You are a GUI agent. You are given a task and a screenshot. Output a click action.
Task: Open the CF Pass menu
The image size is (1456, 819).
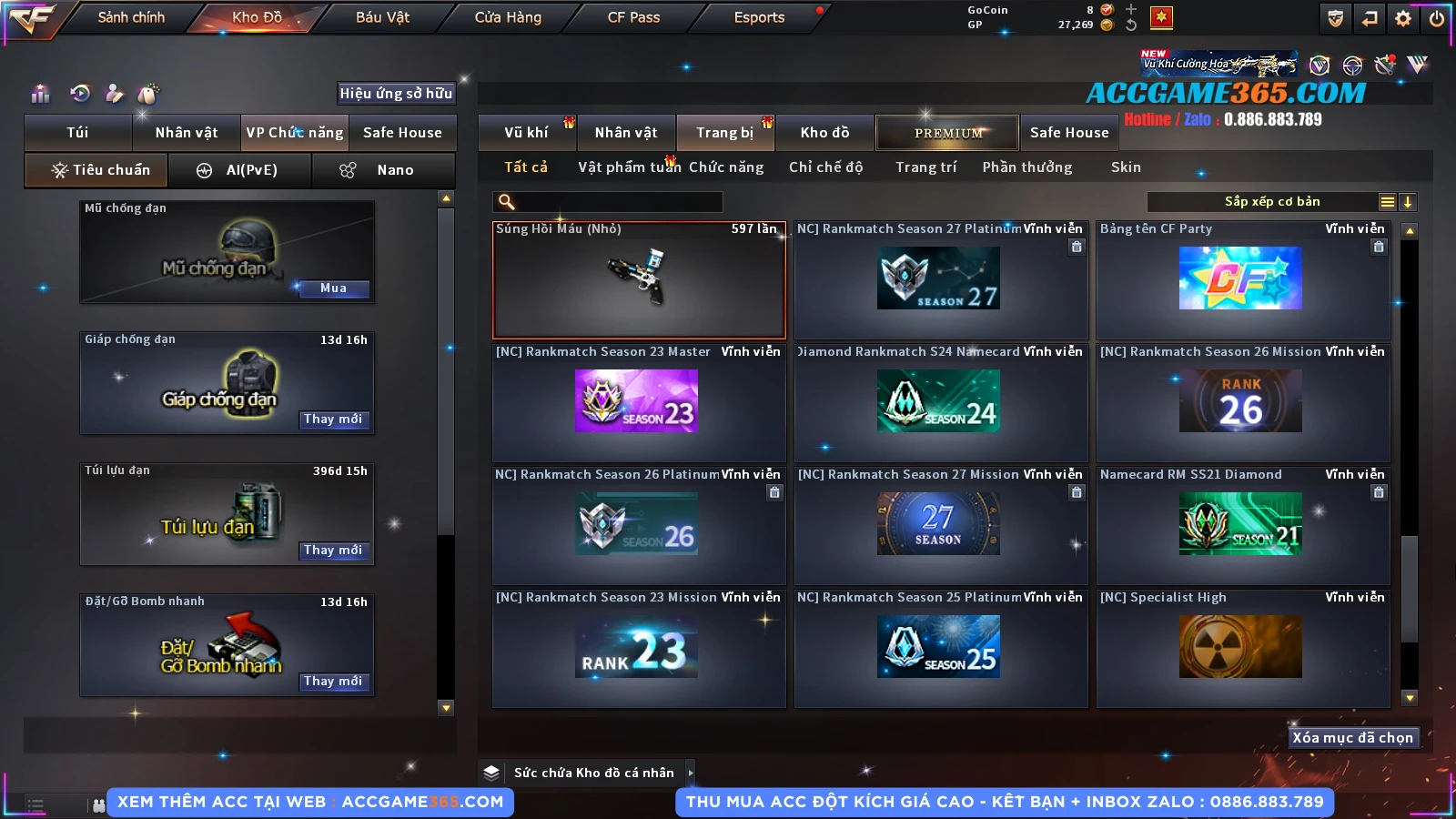633,17
